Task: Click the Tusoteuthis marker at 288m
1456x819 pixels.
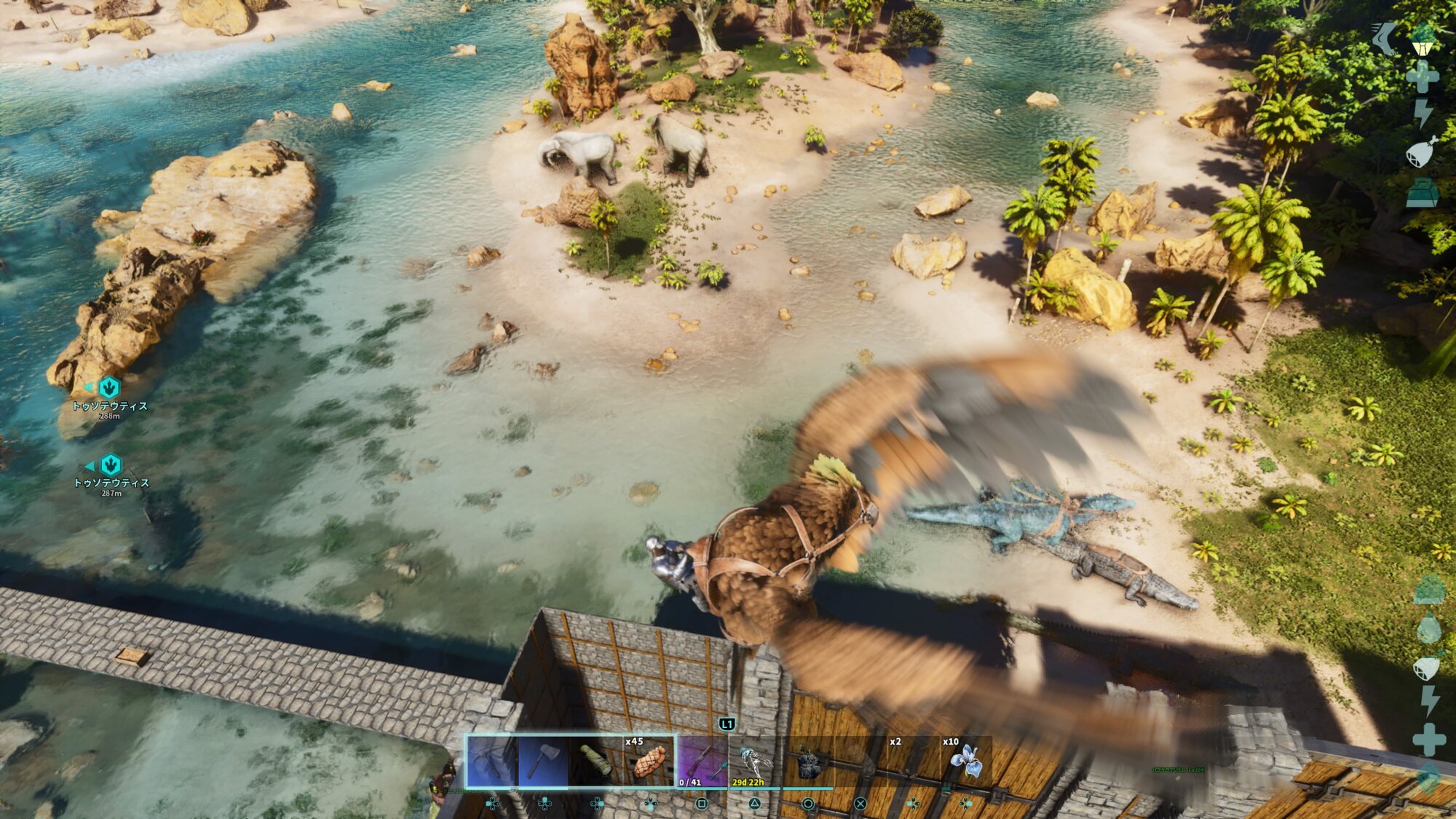Action: coord(109,387)
